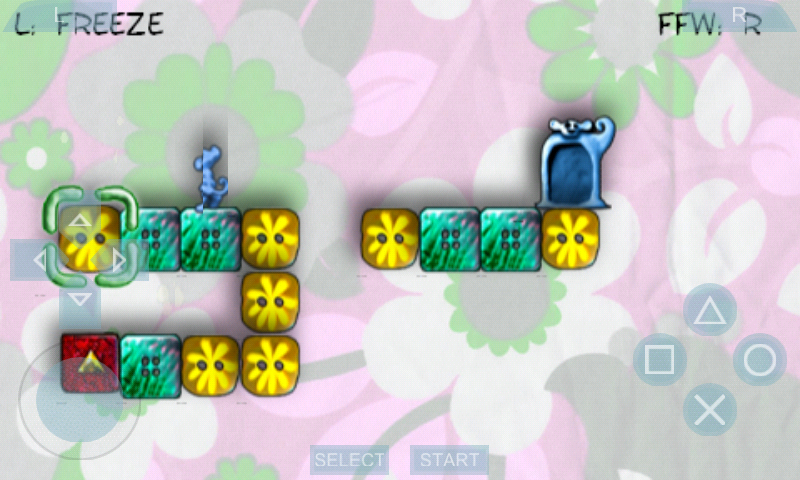Tap the L shoulder touch button
The image size is (800, 480).
click(x=58, y=14)
